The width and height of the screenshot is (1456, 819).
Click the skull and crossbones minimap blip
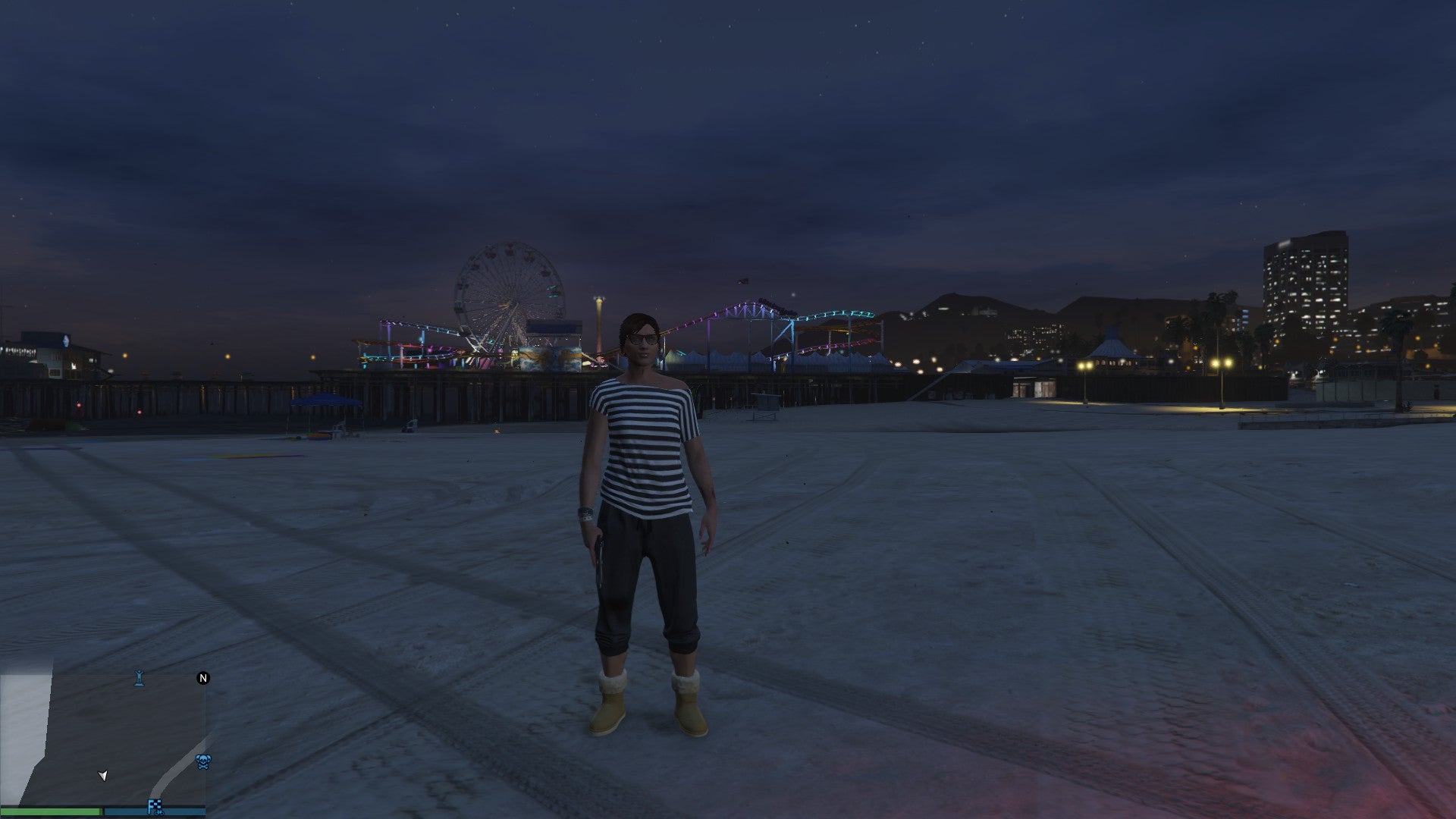coord(203,761)
